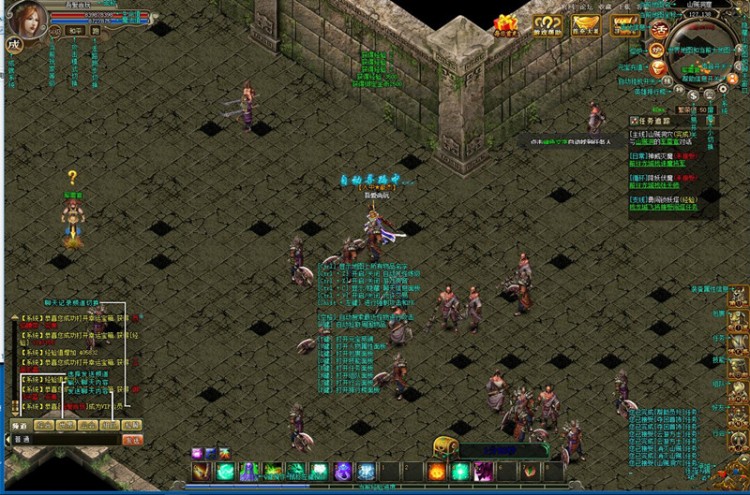The width and height of the screenshot is (750, 495).
Task: Click the gold ingot event button
Action: click(x=586, y=24)
